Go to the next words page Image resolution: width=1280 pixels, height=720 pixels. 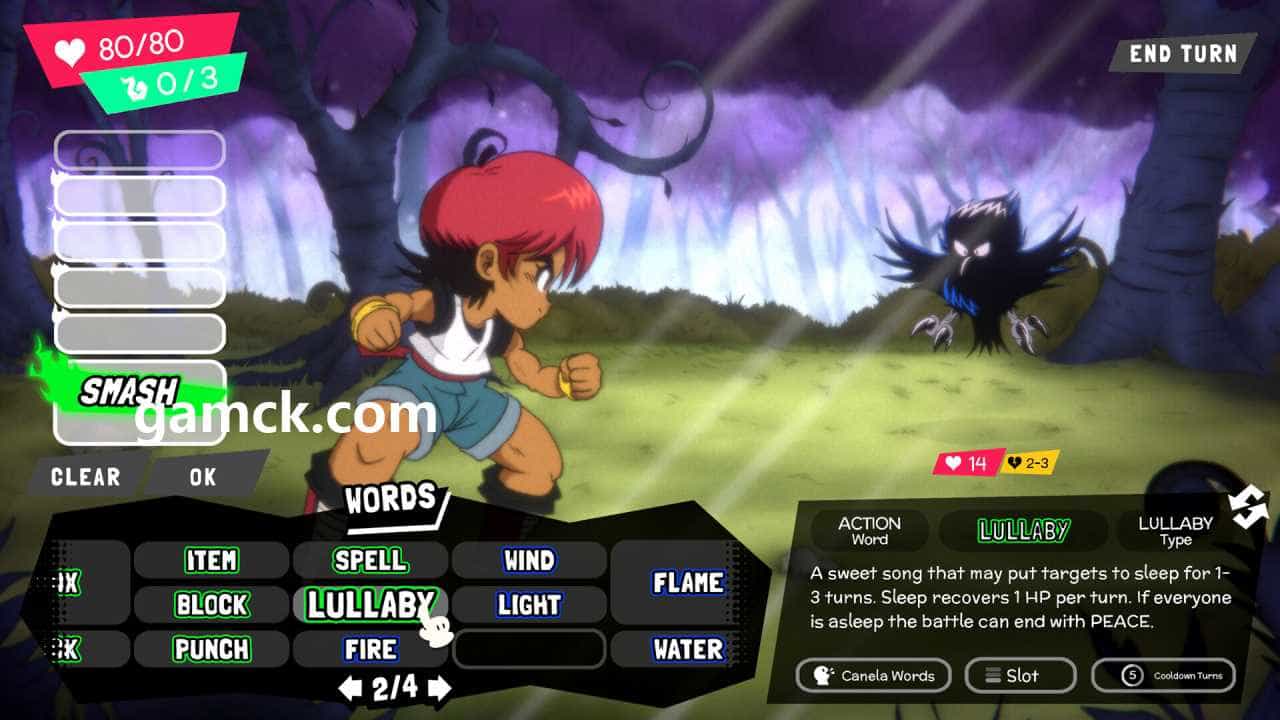click(x=440, y=688)
